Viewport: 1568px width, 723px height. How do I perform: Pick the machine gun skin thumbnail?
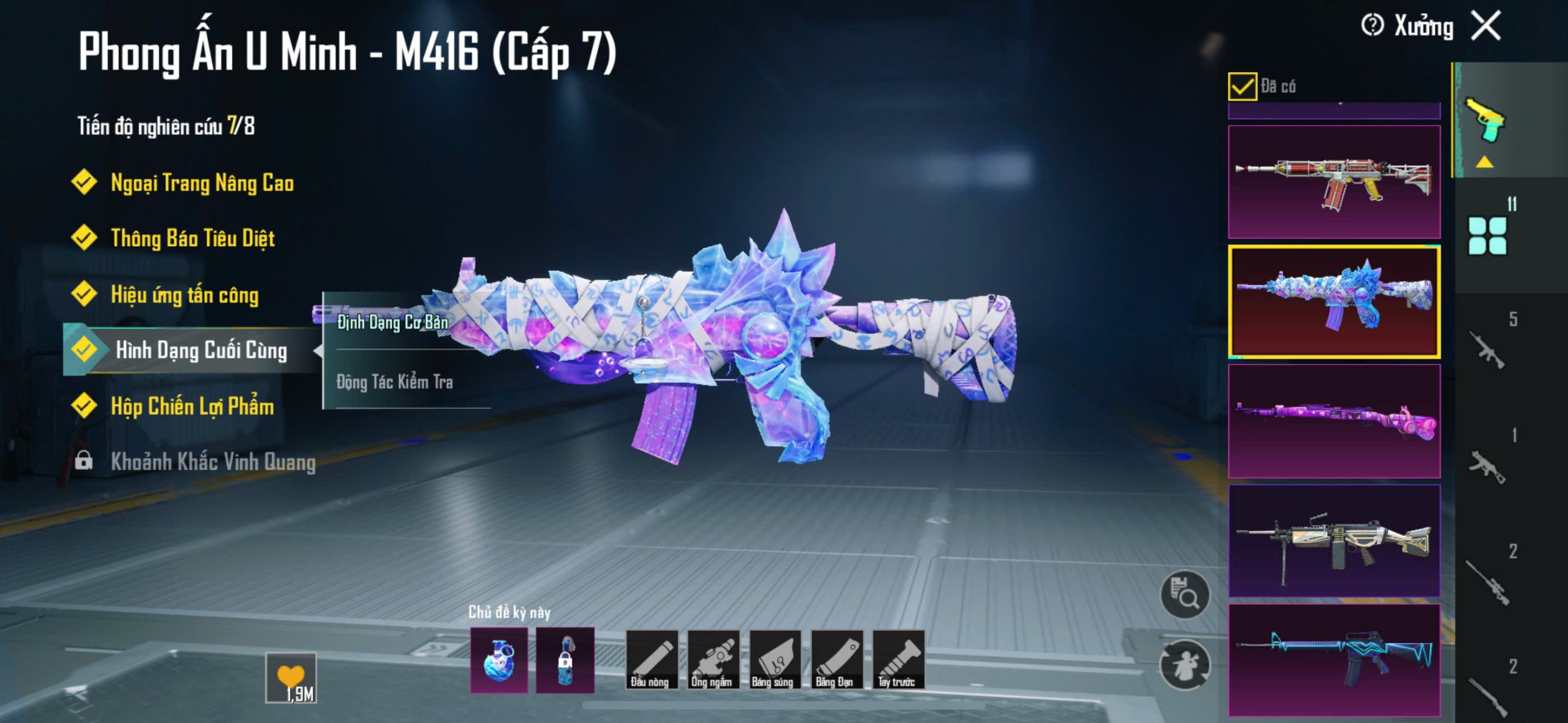pos(1334,541)
